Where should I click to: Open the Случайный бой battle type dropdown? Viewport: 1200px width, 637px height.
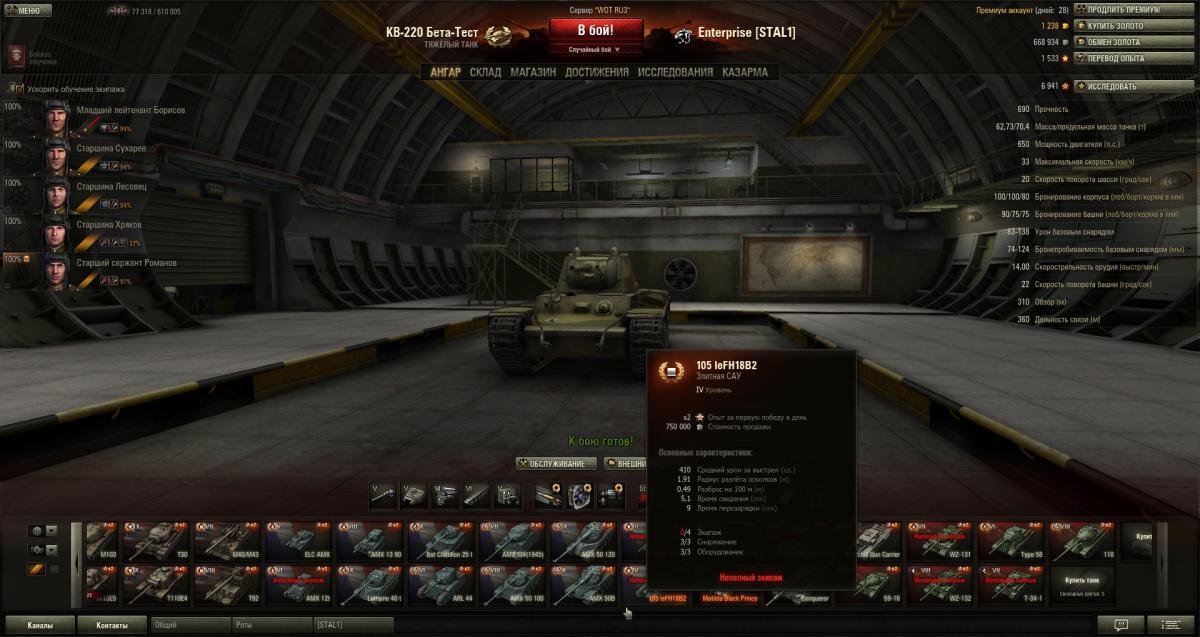click(x=595, y=49)
